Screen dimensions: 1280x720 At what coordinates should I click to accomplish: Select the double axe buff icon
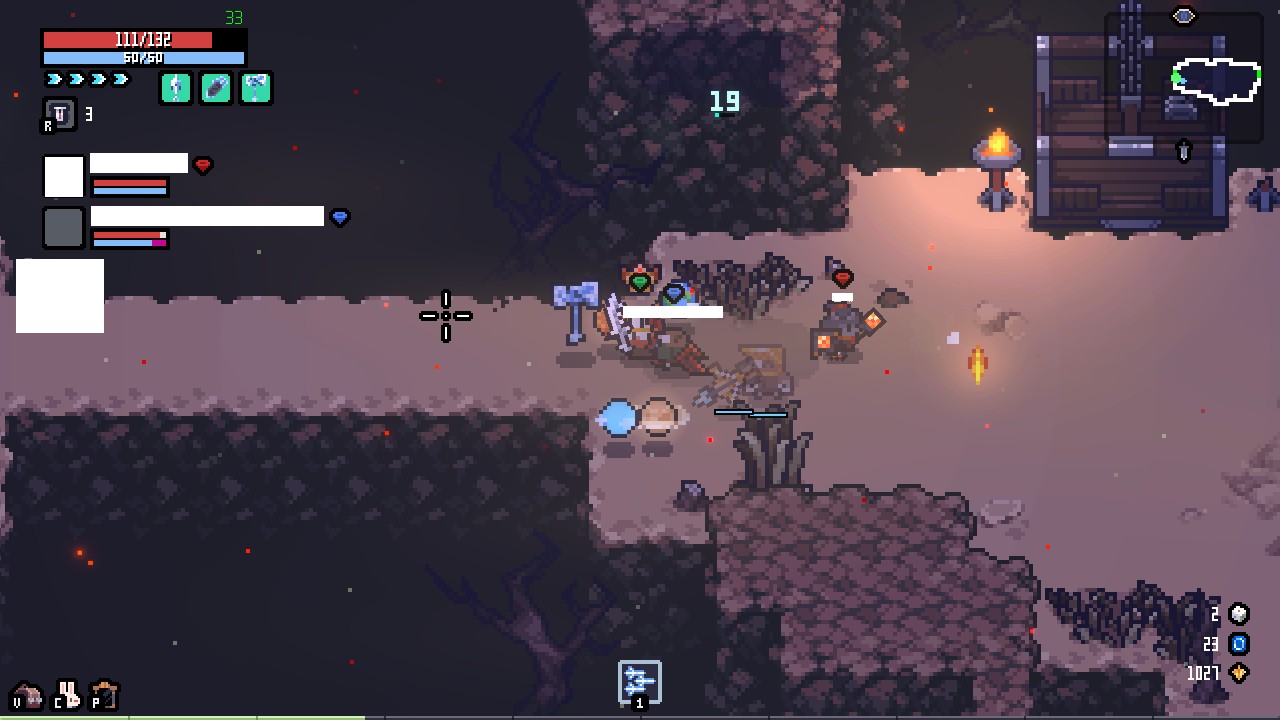click(256, 88)
